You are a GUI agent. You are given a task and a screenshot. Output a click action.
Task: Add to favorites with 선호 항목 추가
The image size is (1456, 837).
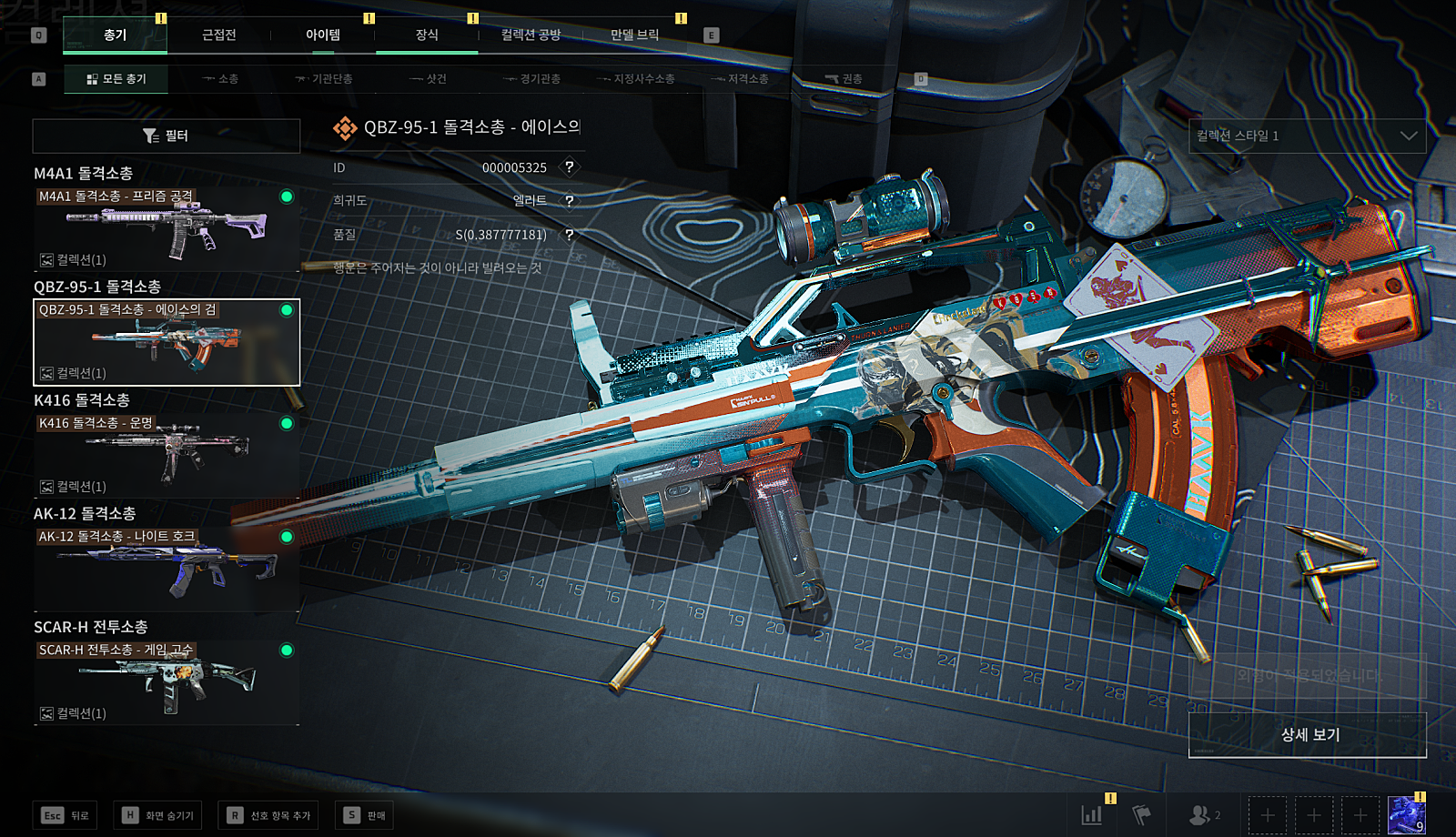[269, 815]
